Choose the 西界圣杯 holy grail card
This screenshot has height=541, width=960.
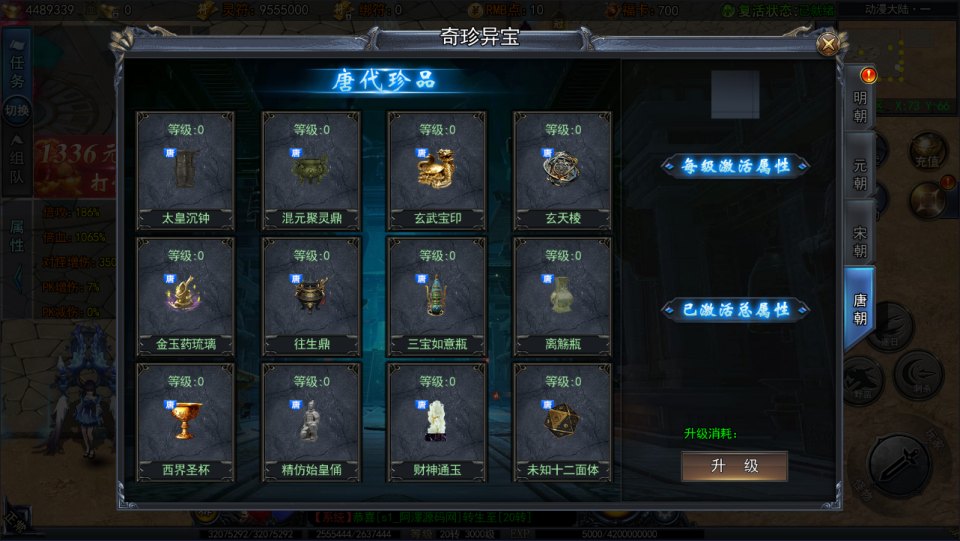coord(185,422)
